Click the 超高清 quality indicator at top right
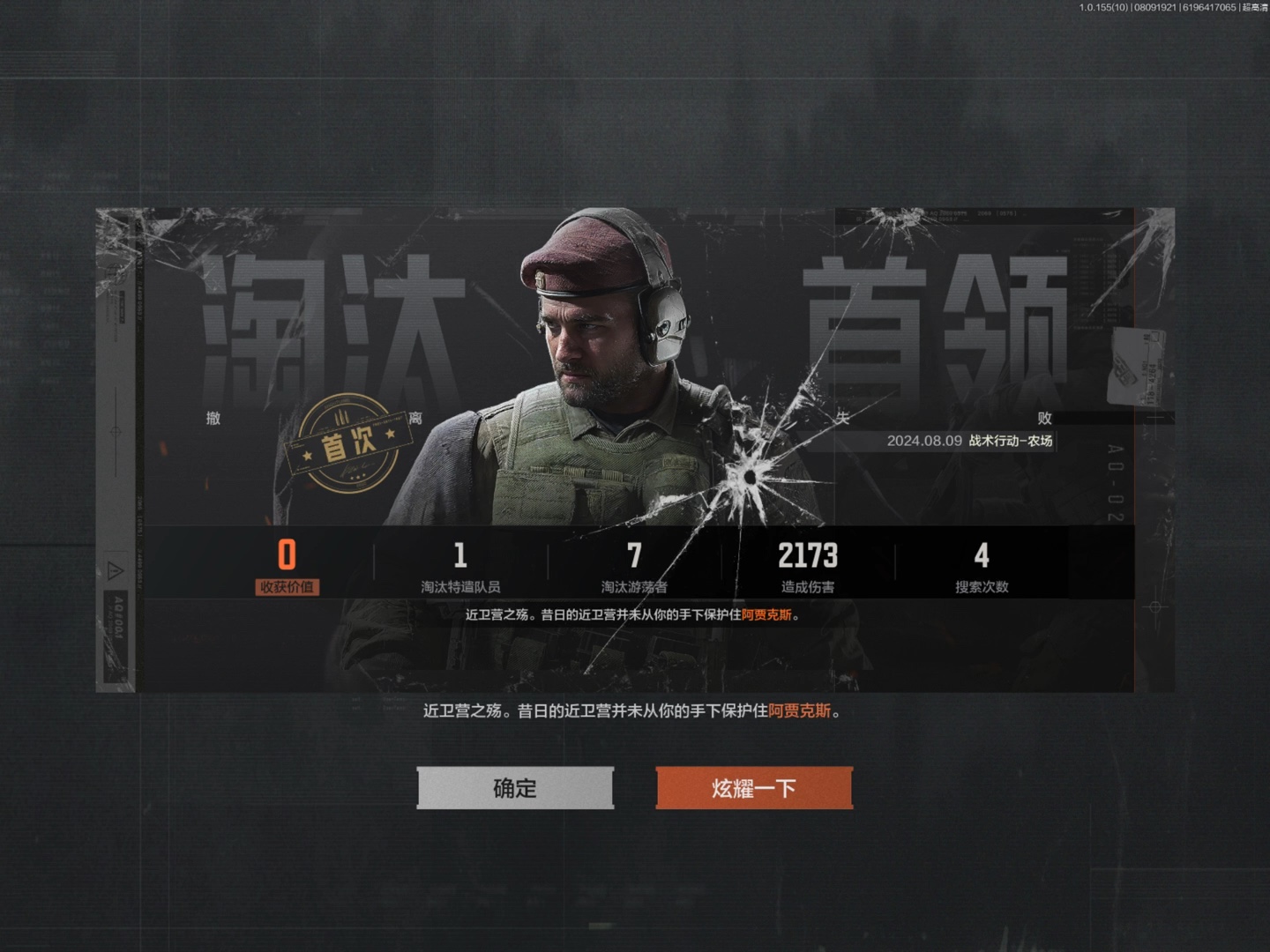 (1256, 7)
